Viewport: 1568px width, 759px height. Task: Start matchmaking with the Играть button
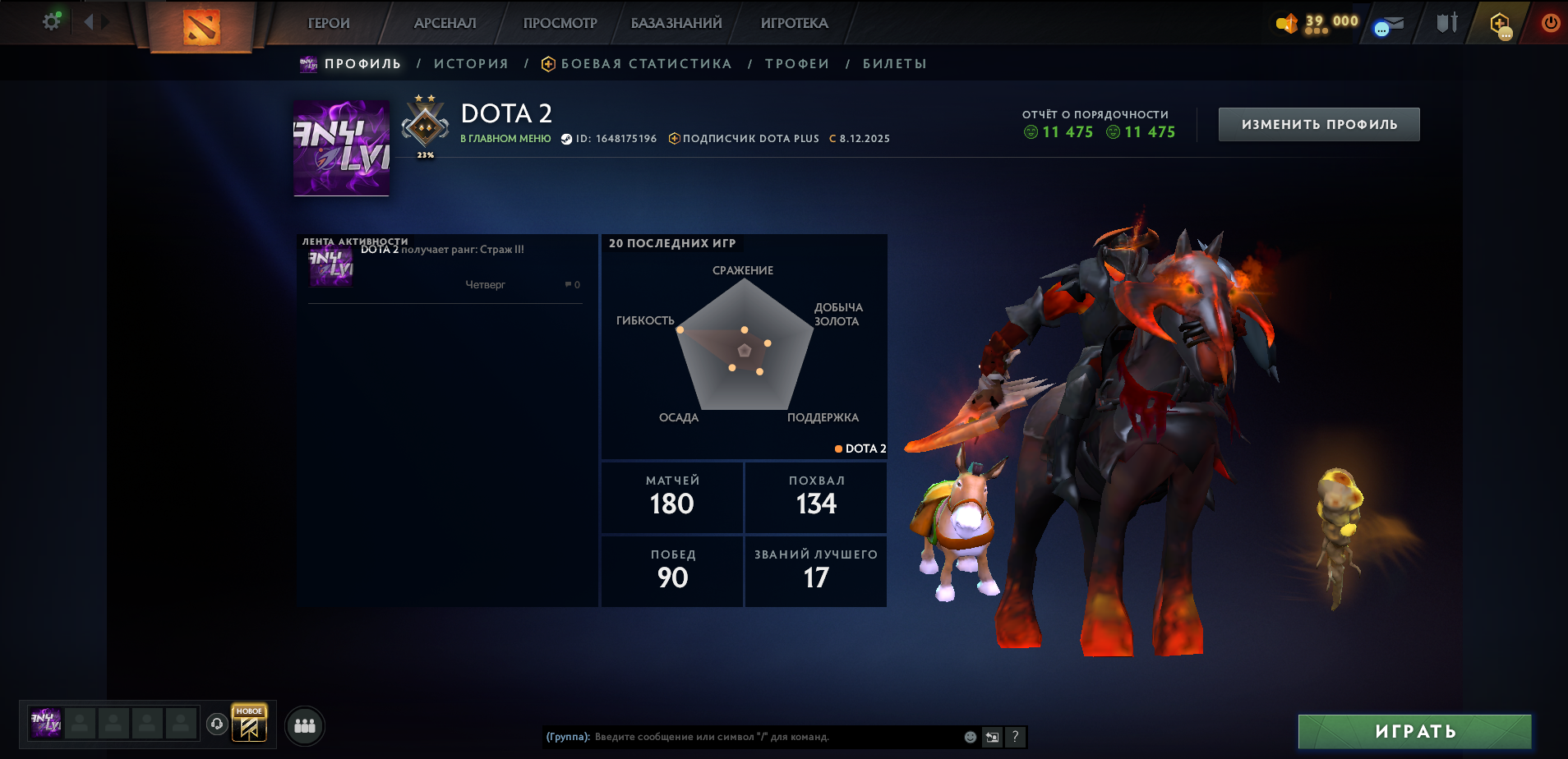(x=1414, y=731)
